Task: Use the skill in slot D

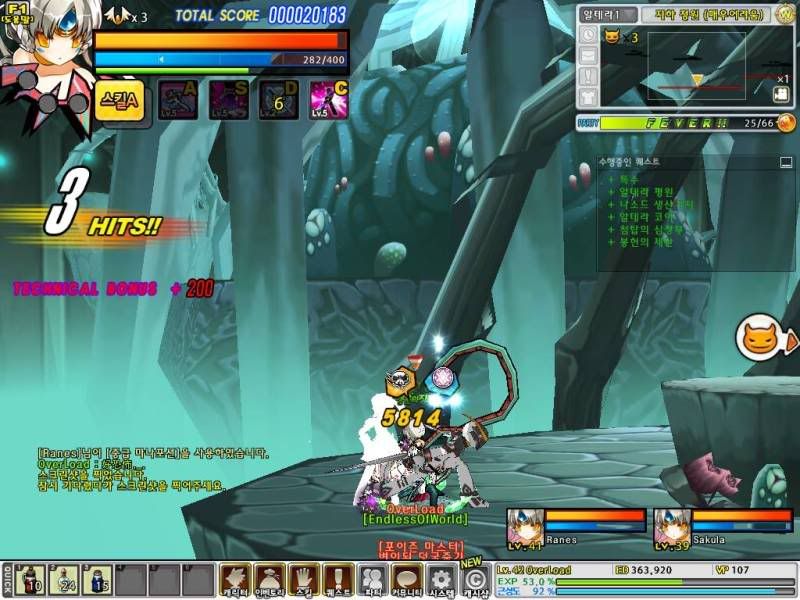Action: click(x=279, y=100)
